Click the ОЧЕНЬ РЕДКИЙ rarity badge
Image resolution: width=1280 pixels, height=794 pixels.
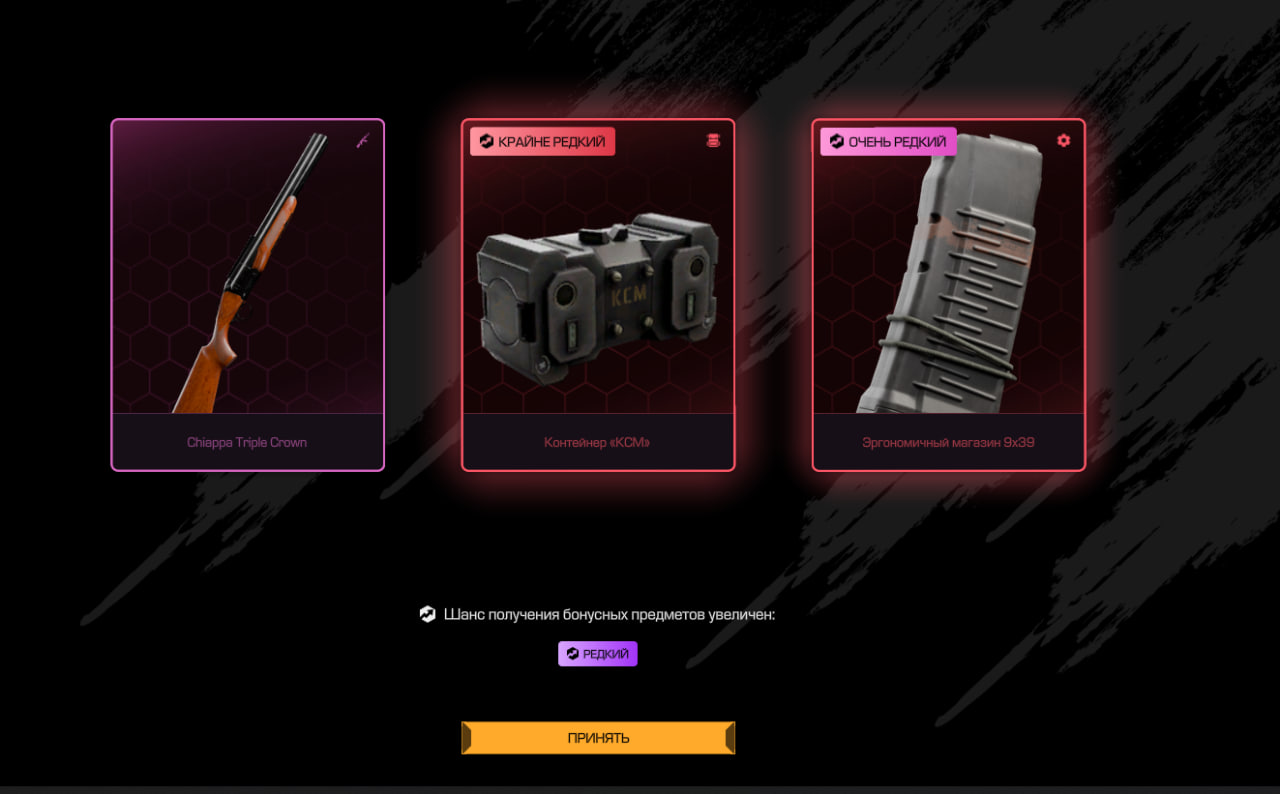click(x=888, y=142)
